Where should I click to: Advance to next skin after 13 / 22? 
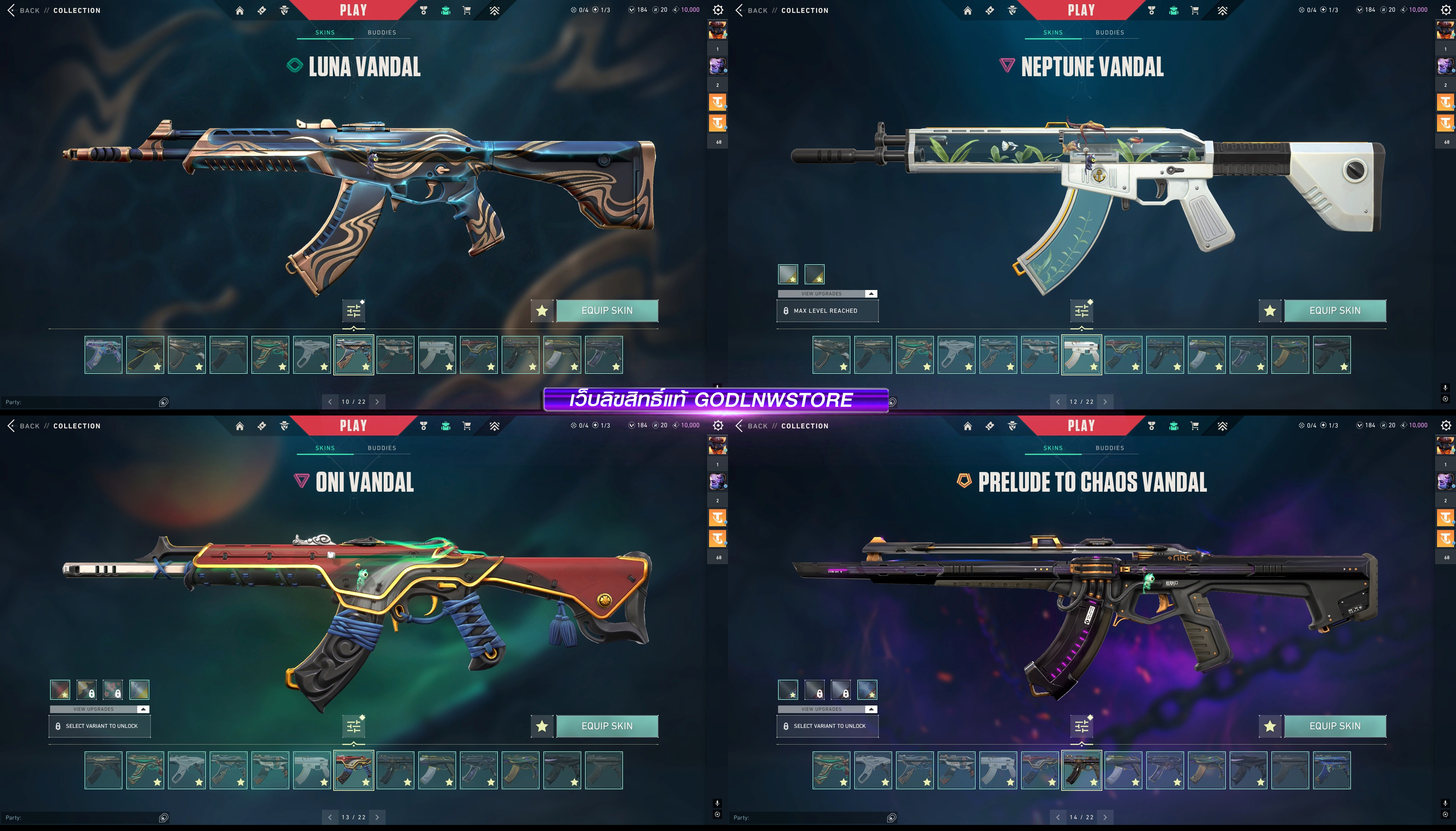(377, 817)
